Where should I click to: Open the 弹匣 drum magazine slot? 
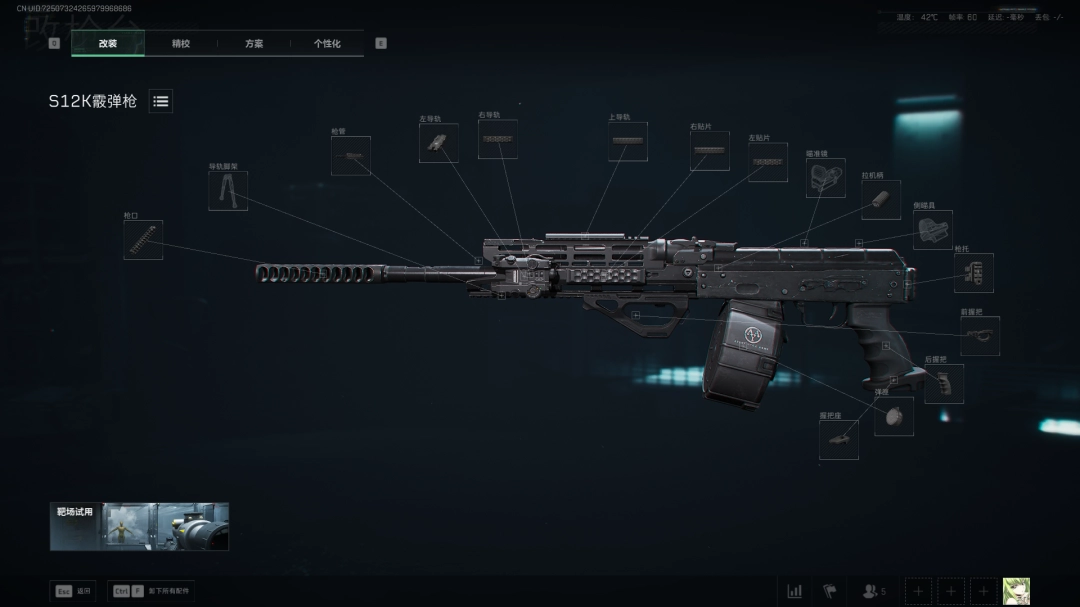tap(893, 416)
